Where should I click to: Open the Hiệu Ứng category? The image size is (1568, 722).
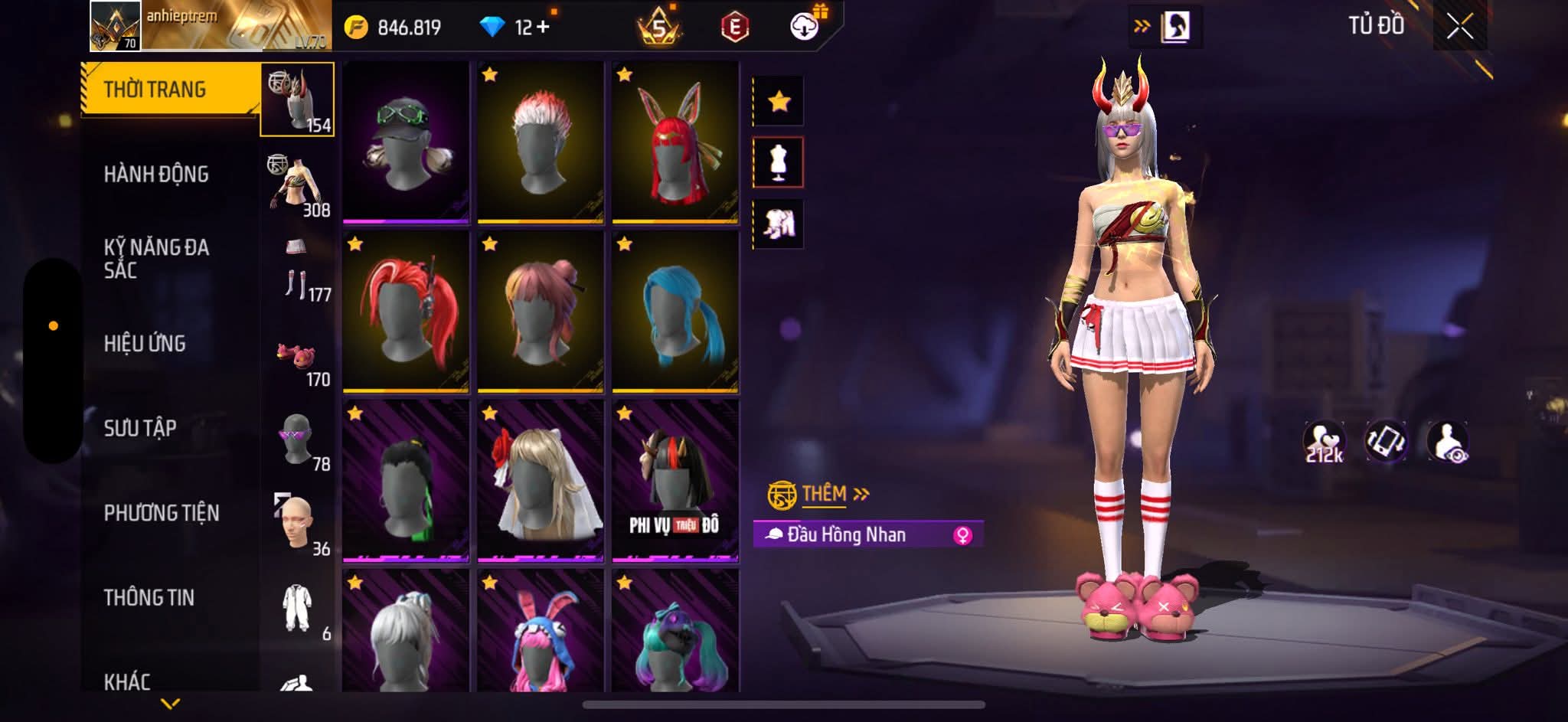pyautogui.click(x=145, y=344)
